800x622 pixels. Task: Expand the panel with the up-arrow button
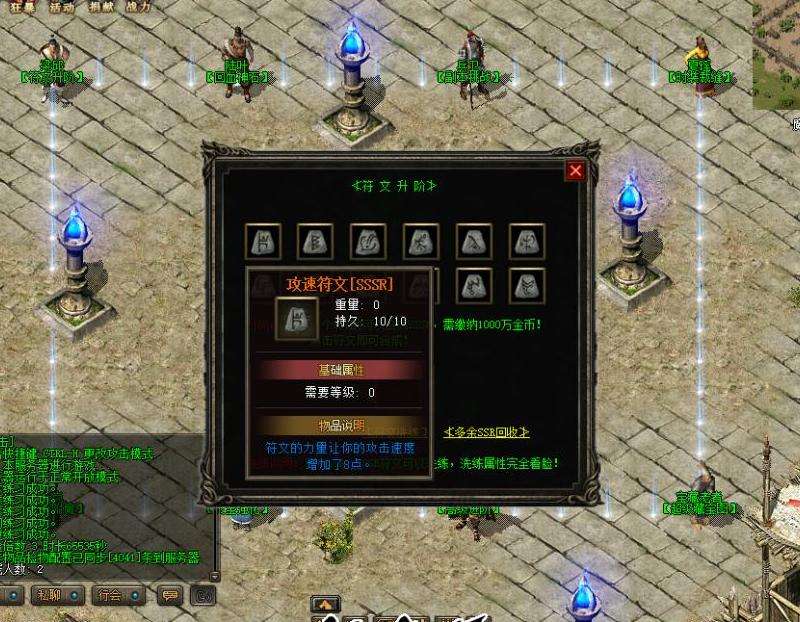click(324, 604)
